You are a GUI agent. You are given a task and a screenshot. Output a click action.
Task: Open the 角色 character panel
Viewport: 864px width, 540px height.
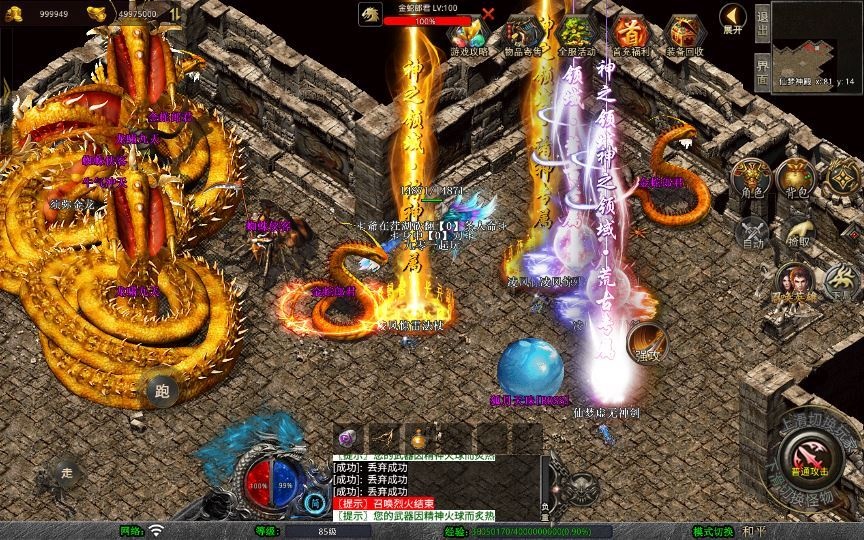(x=752, y=179)
